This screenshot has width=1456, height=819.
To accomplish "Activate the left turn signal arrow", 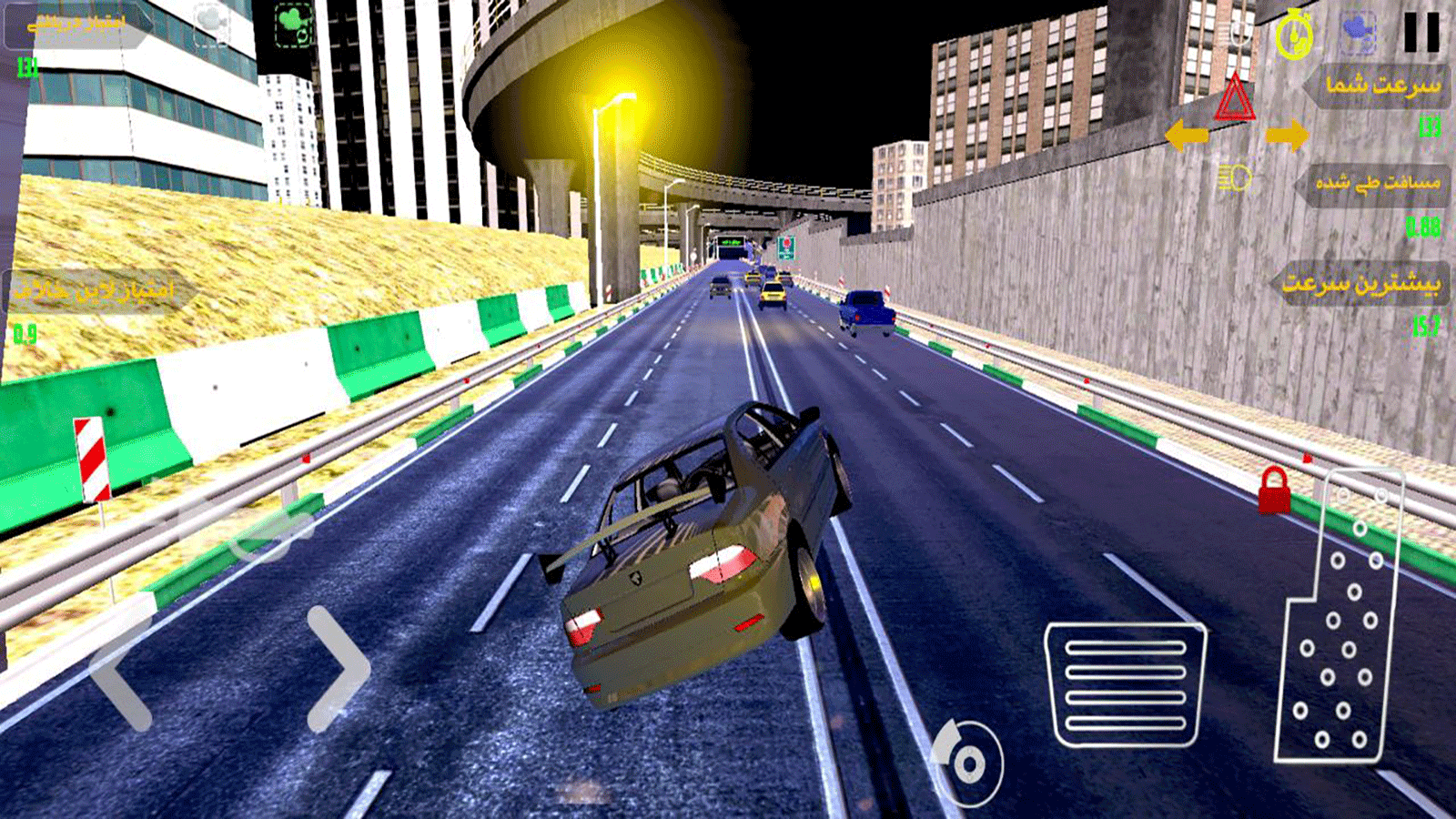I will coord(1187,136).
